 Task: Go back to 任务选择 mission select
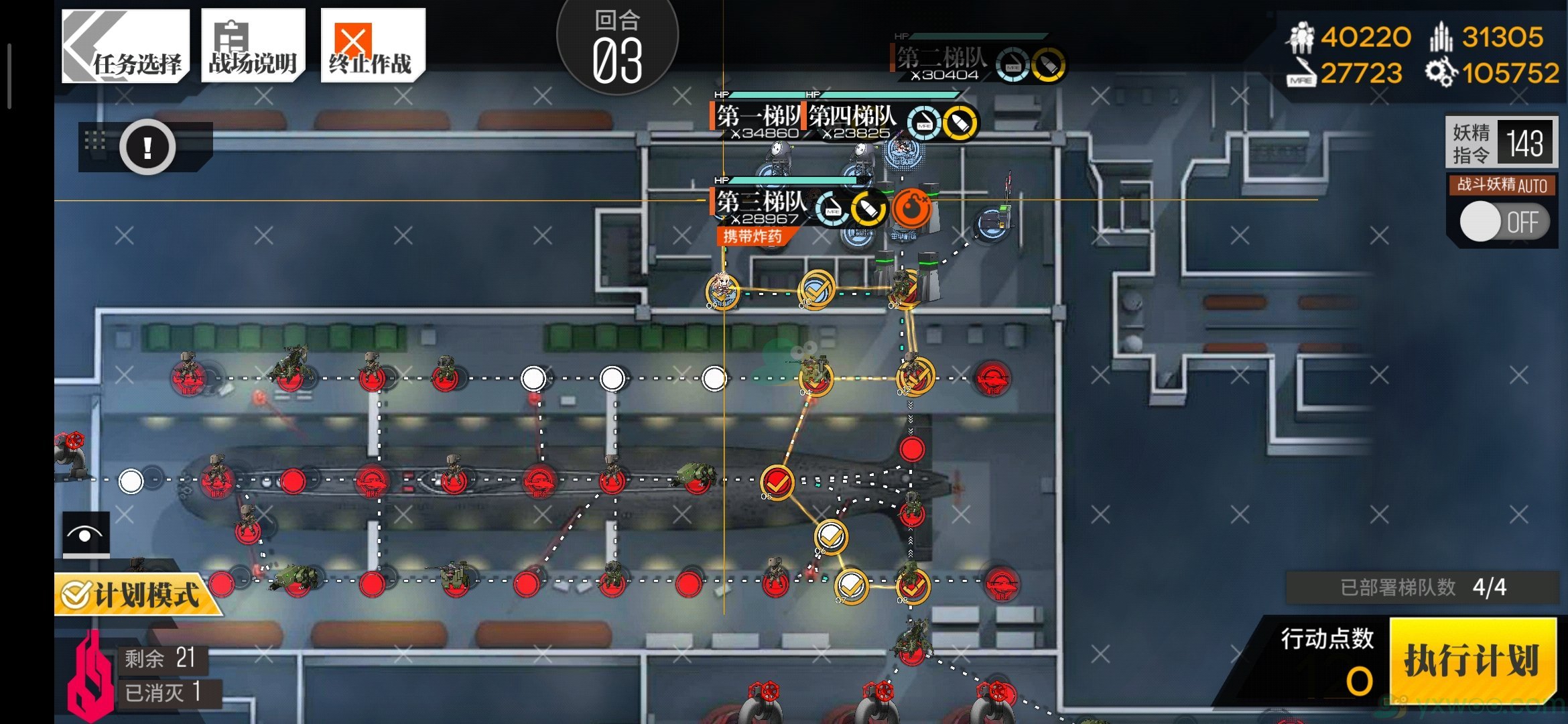(125, 46)
